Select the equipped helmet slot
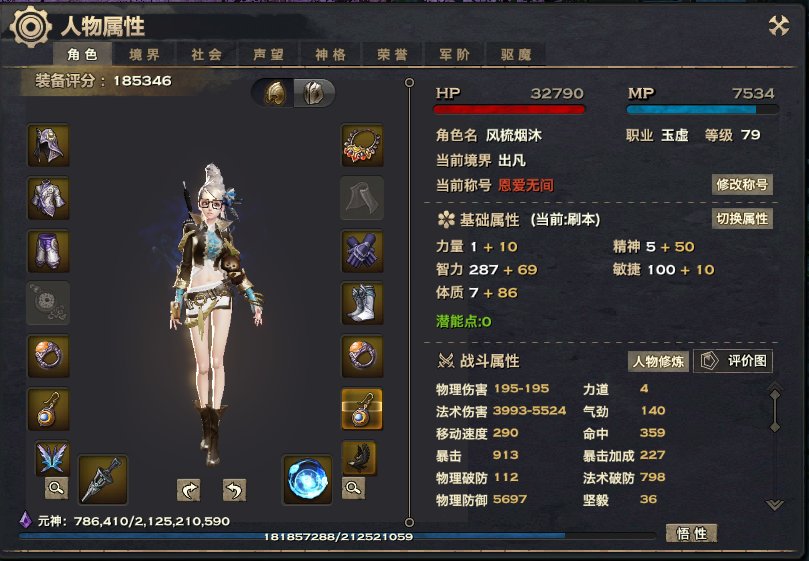Image resolution: width=809 pixels, height=561 pixels. click(x=48, y=145)
